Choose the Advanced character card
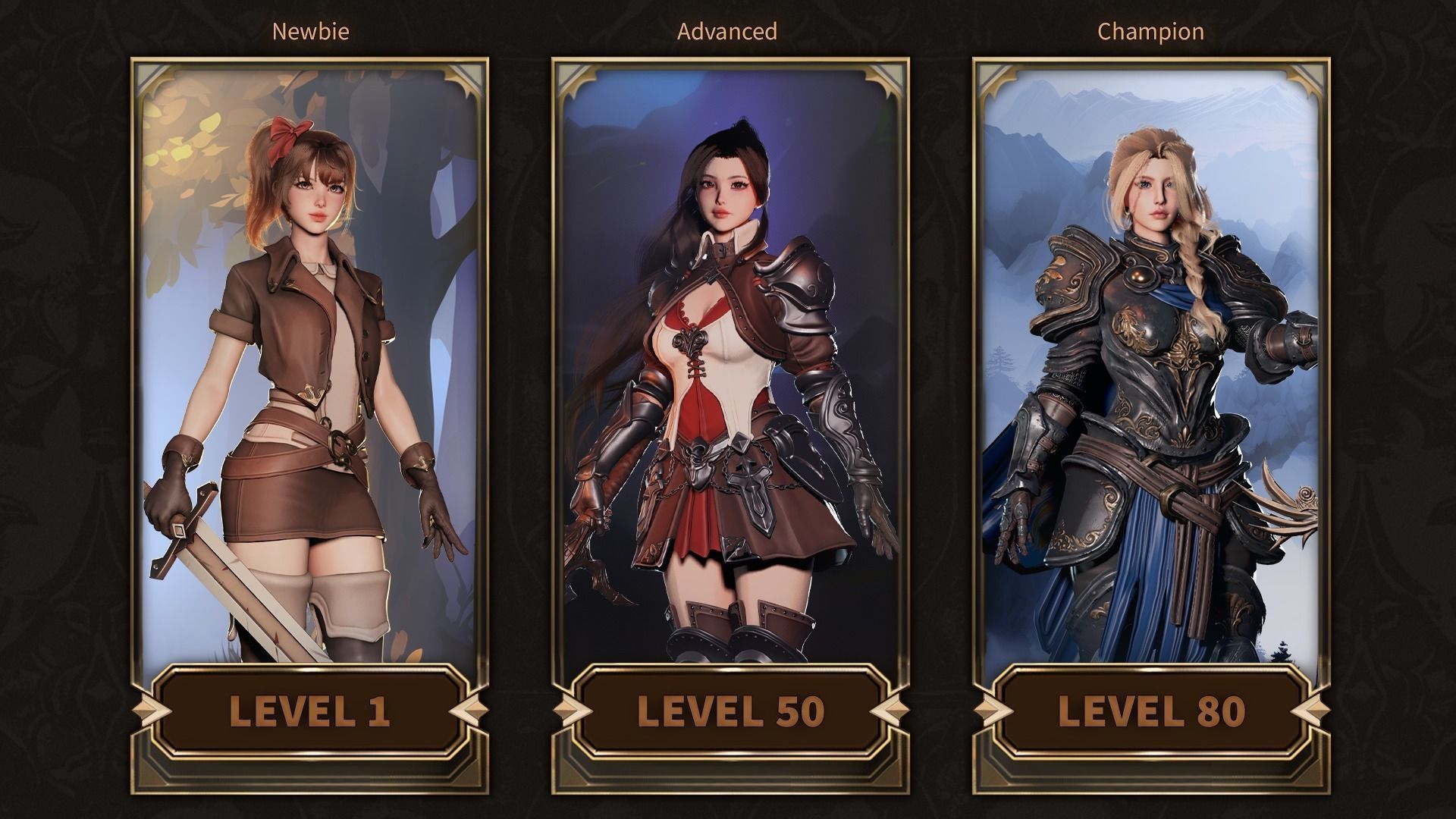1456x819 pixels. coord(730,364)
